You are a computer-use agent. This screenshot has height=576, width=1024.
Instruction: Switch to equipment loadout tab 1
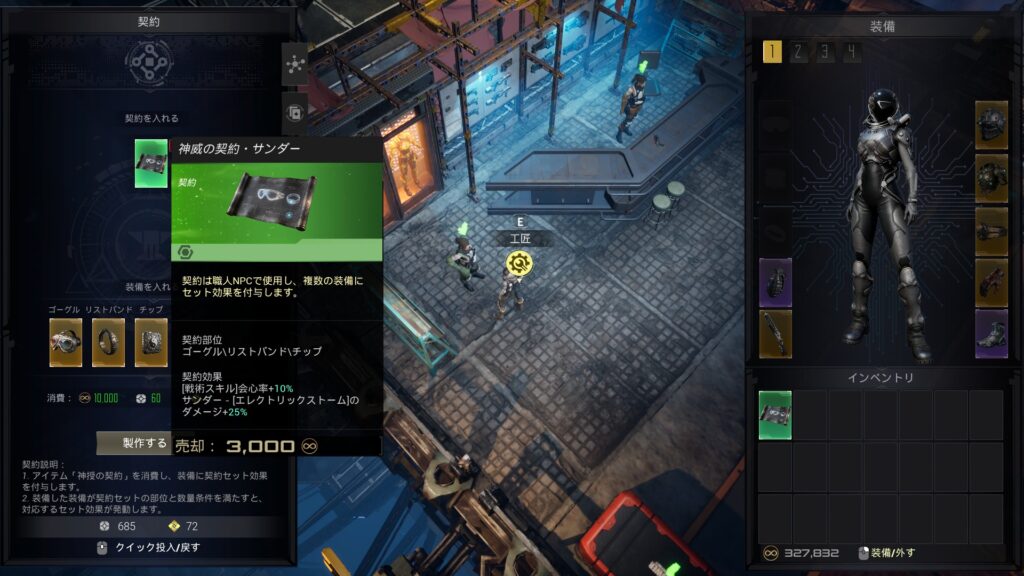coord(772,52)
